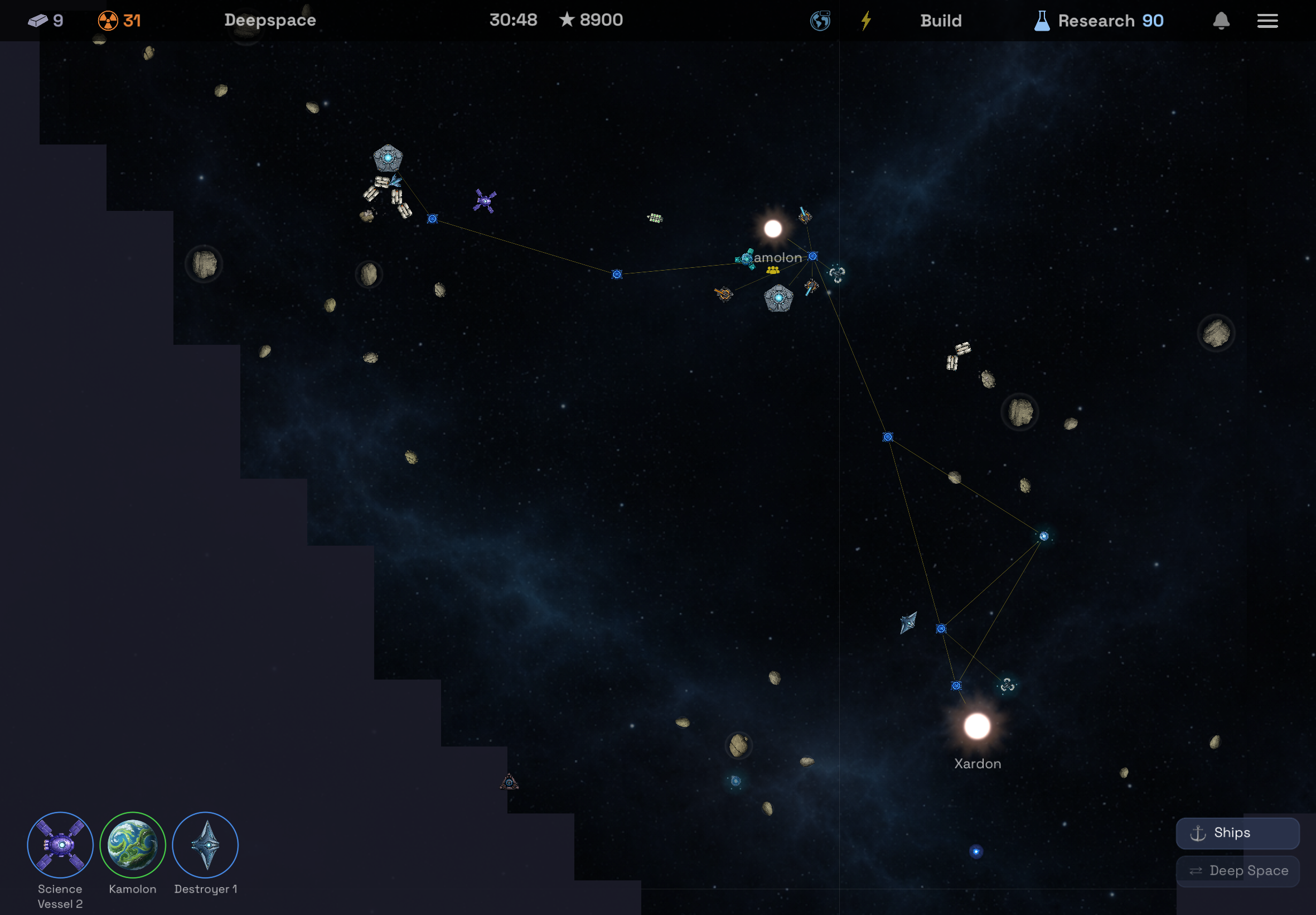Viewport: 1316px width, 915px height.
Task: Toggle the Ships panel
Action: click(x=1237, y=833)
